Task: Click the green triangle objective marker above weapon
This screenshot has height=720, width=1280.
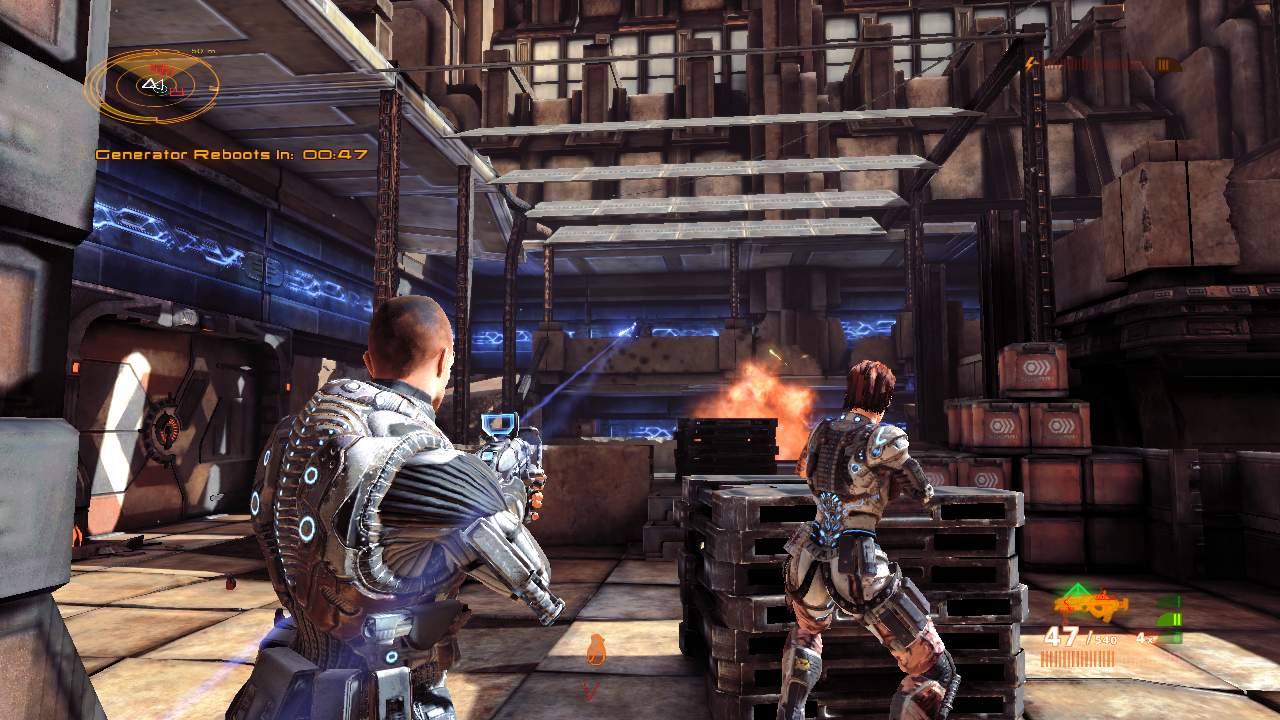Action: pos(1078,588)
